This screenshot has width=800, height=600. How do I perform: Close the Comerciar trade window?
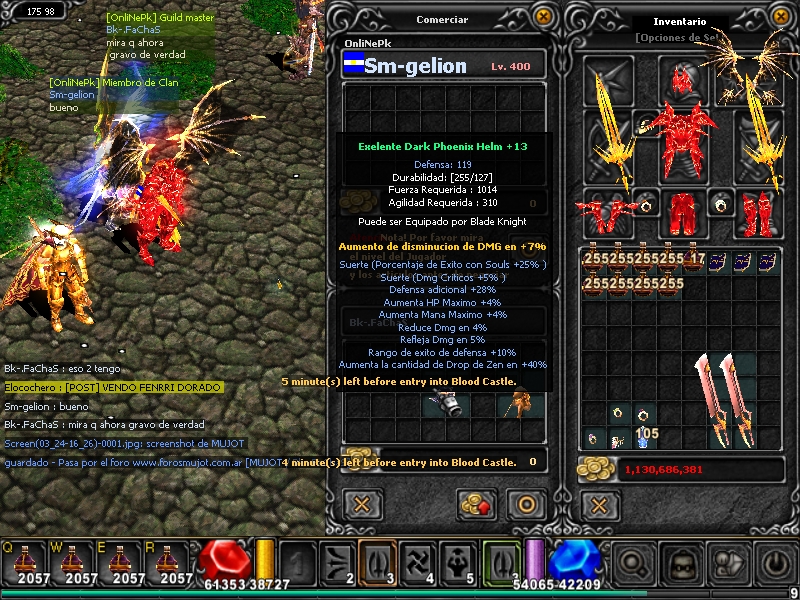[543, 17]
